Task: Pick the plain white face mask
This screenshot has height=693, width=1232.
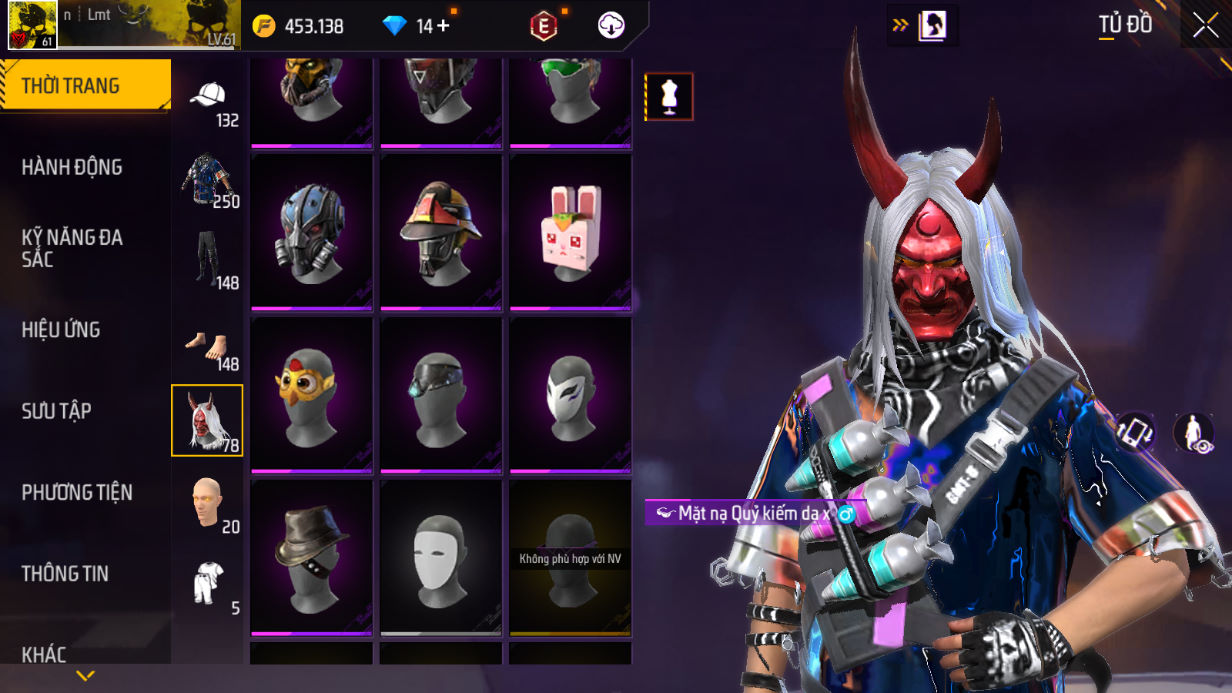Action: (441, 556)
